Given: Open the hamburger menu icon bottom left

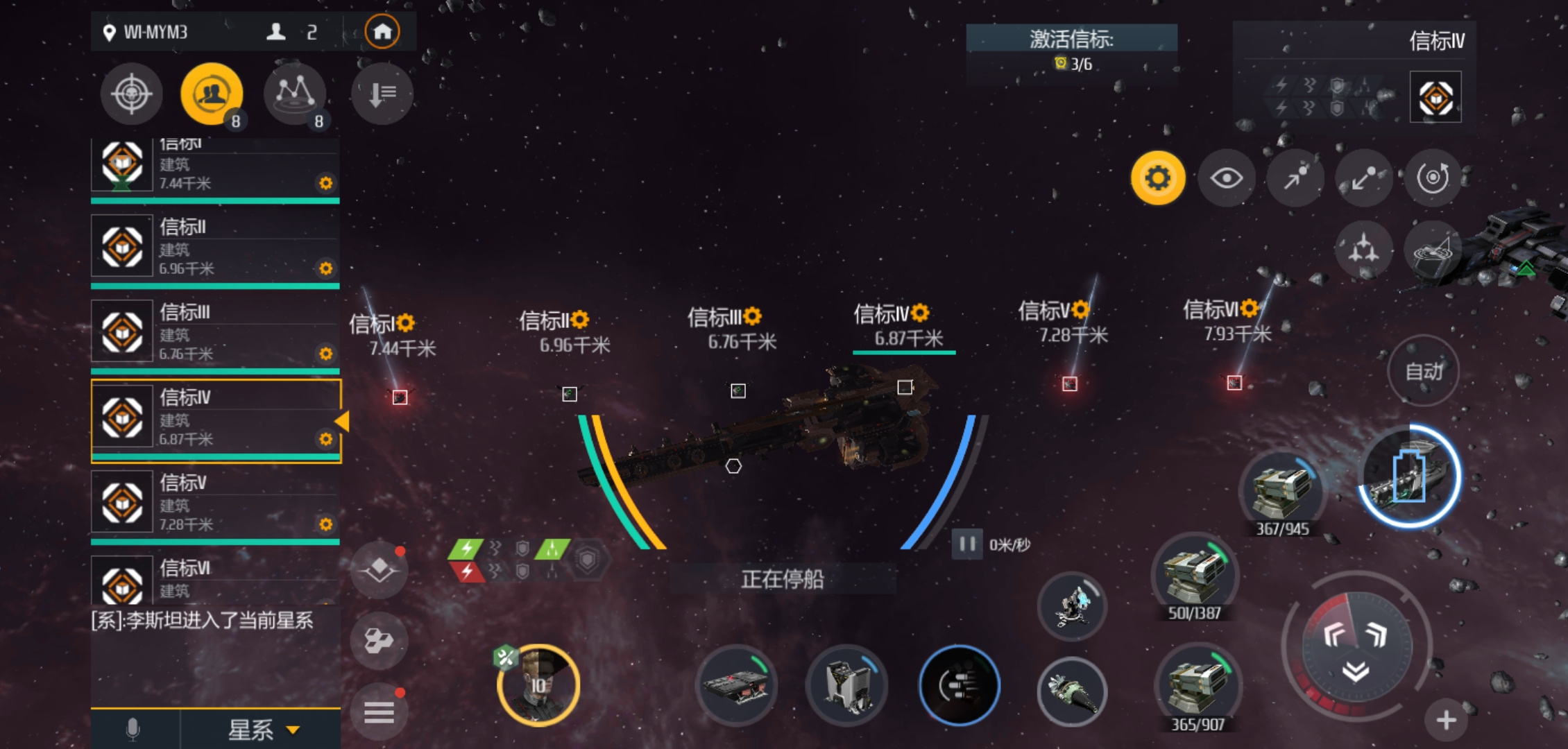Looking at the screenshot, I should (x=379, y=711).
